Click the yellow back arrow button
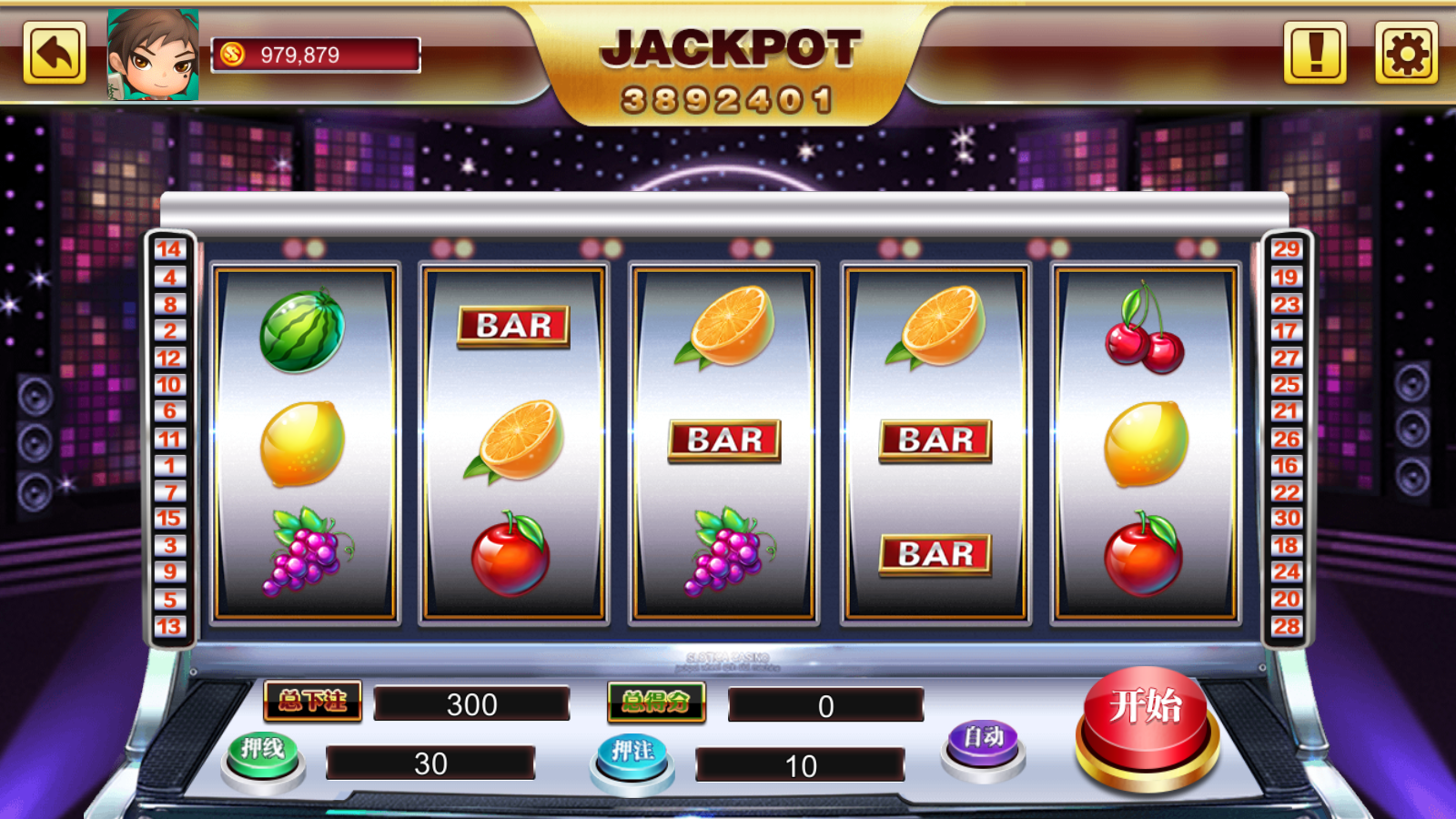This screenshot has height=819, width=1456. 55,54
